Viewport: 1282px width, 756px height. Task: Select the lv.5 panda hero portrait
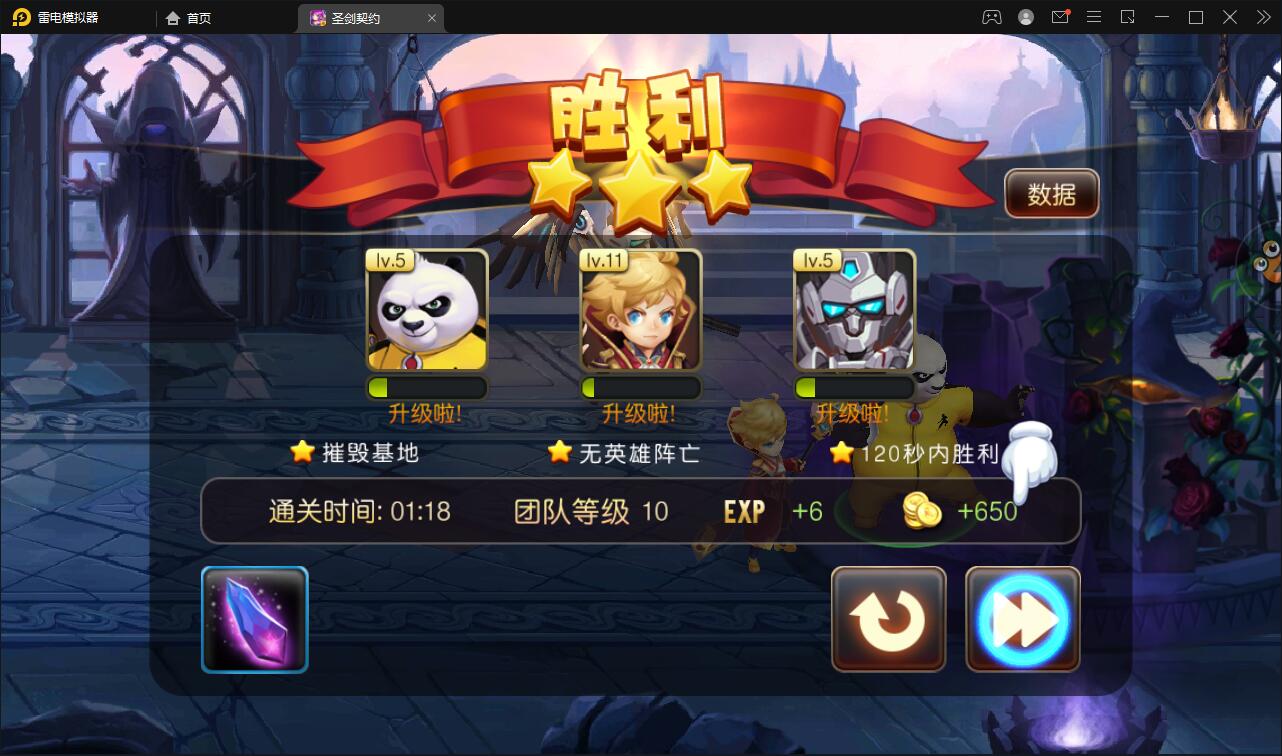tap(427, 308)
